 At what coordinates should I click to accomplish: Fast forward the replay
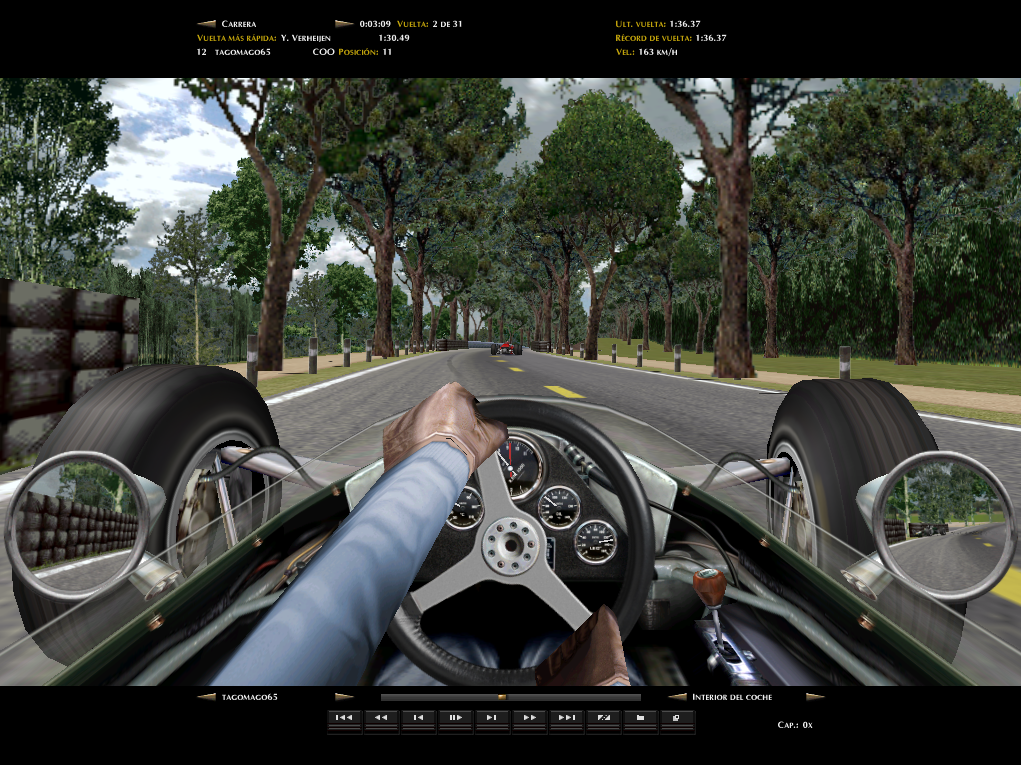[529, 717]
